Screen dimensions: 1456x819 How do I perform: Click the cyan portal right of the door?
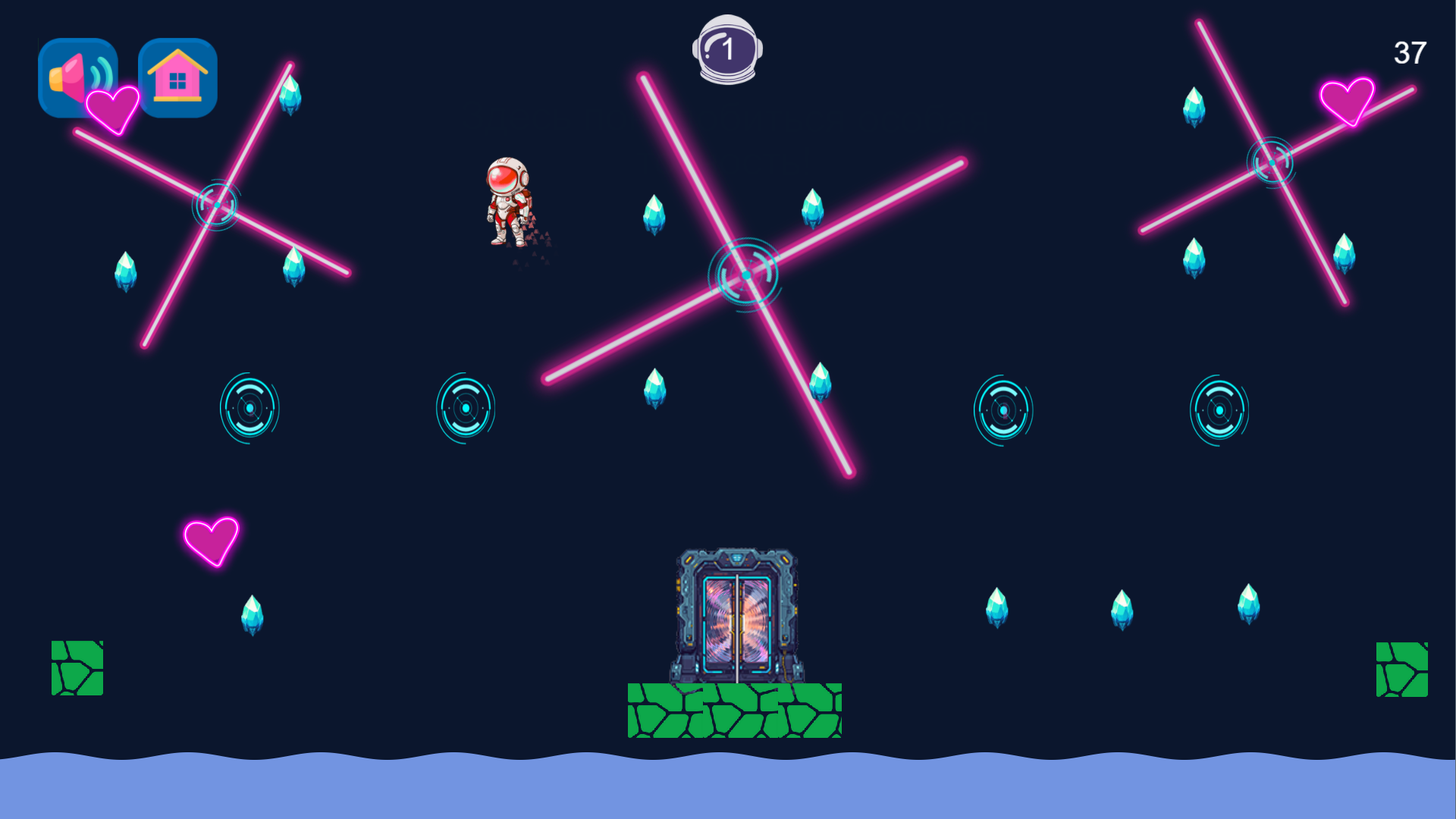point(1004,410)
